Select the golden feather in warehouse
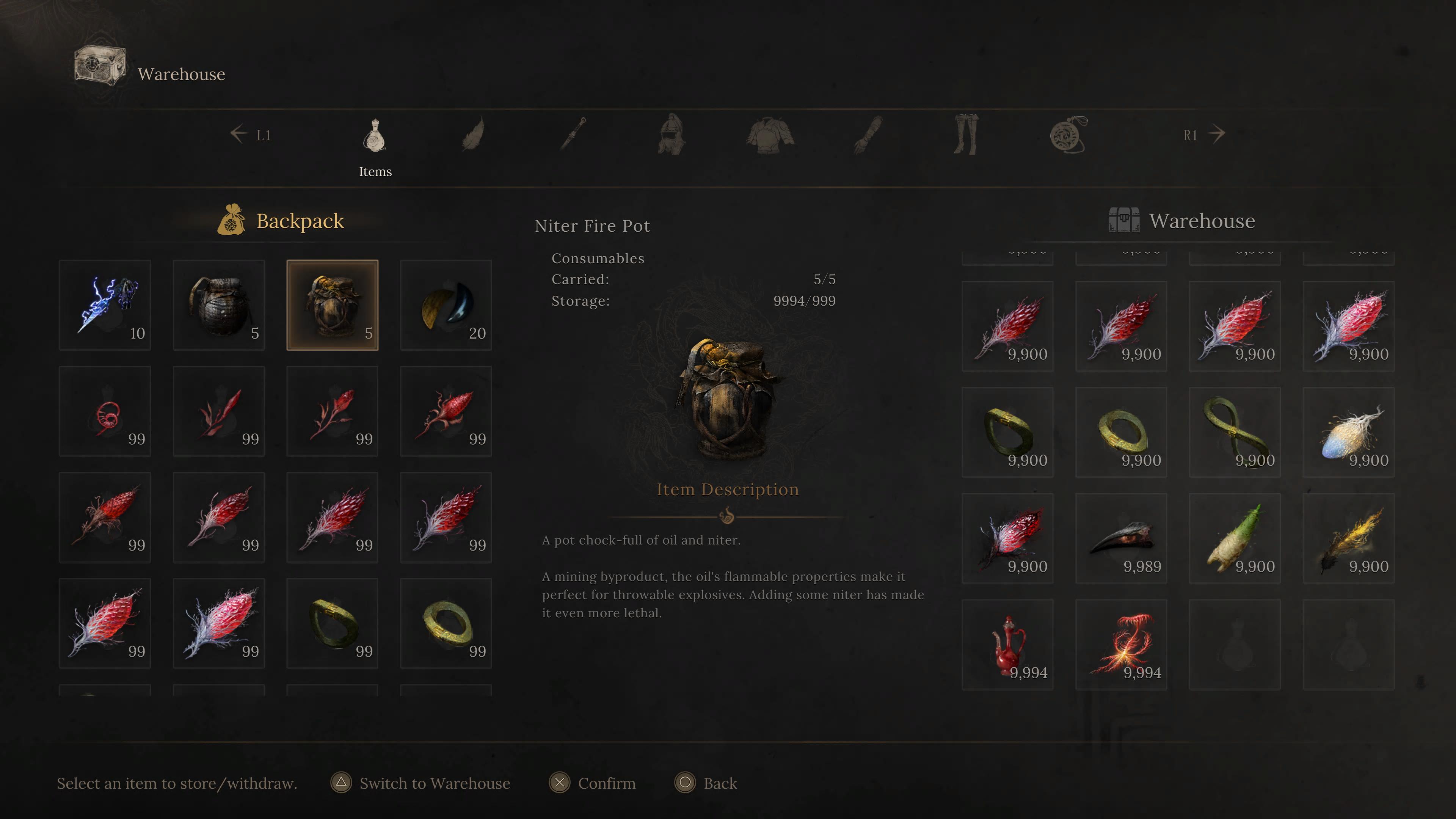Screen dimensions: 1456x819 click(x=1349, y=539)
